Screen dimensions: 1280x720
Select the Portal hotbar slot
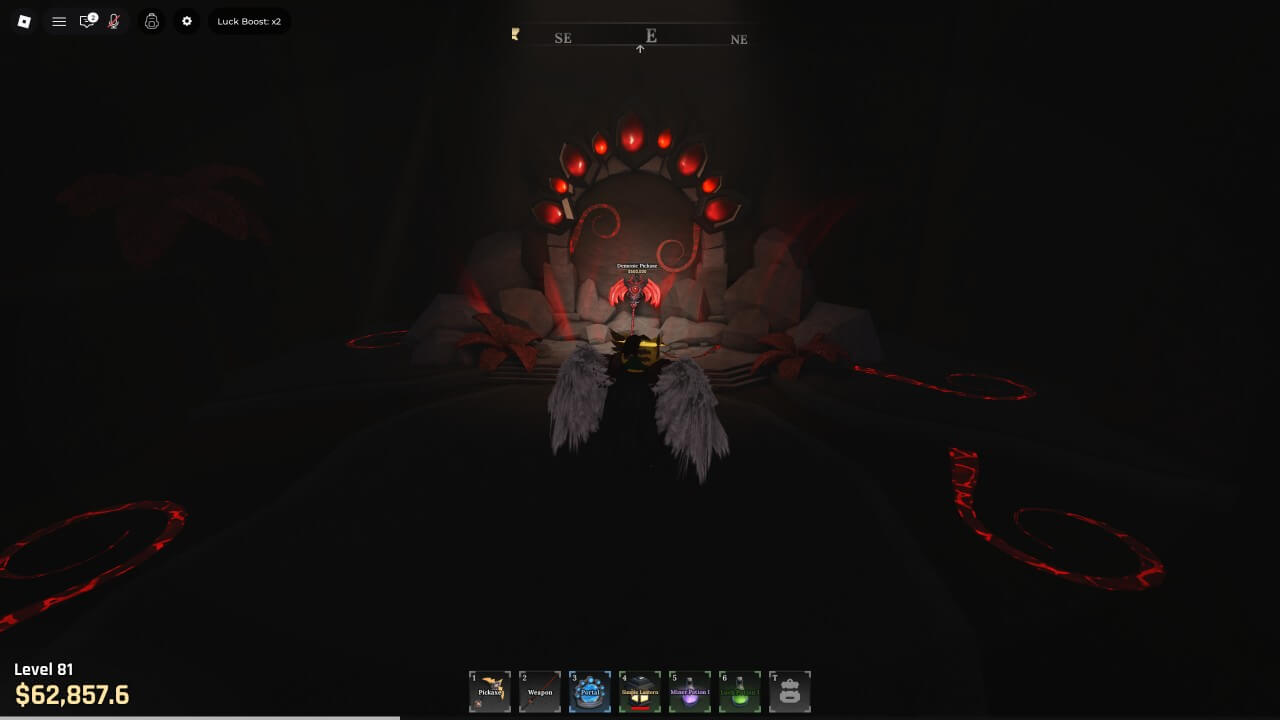point(590,691)
